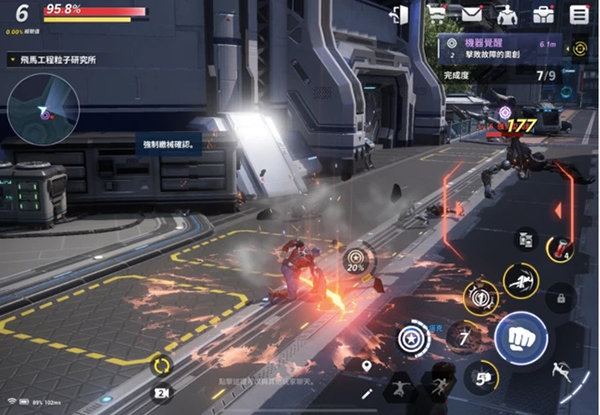Tap the fist basic attack button
Viewport: 600px width, 415px height.
click(x=520, y=338)
